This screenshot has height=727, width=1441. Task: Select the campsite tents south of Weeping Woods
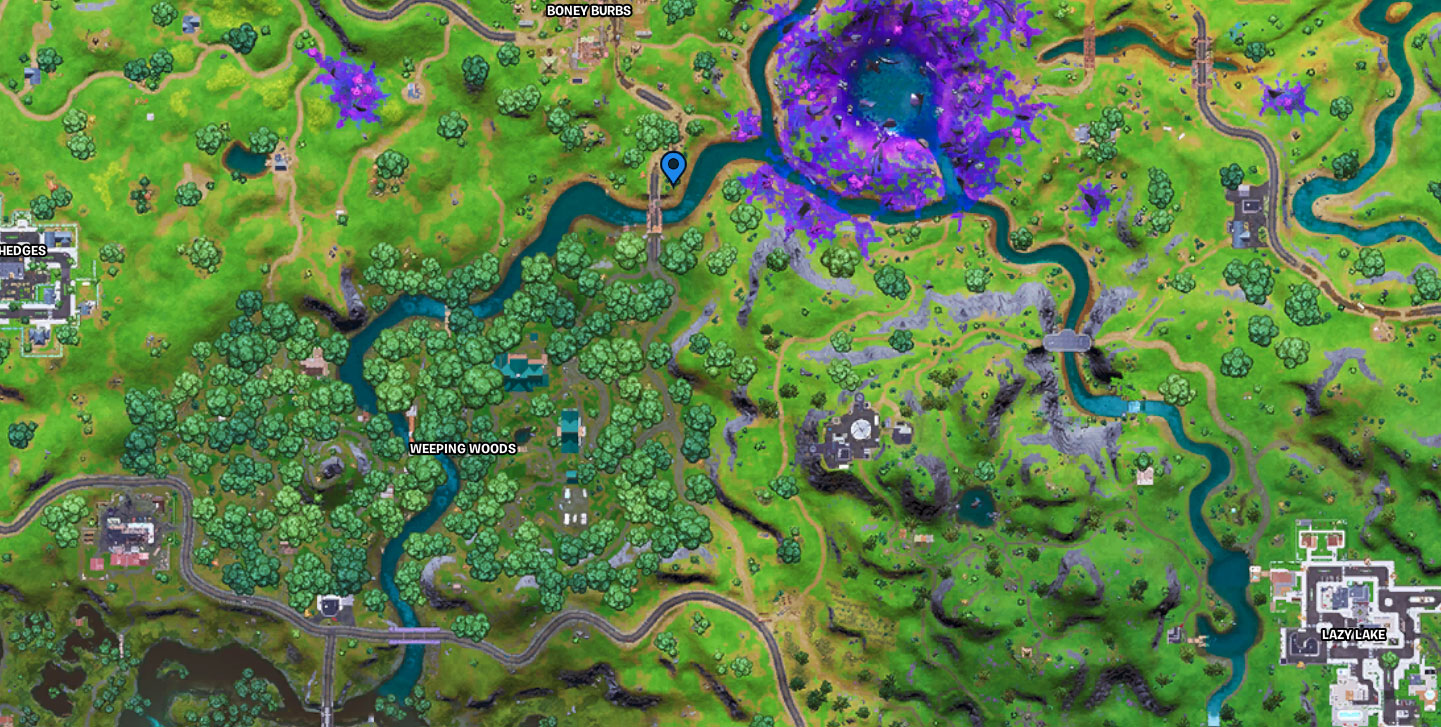coord(575,518)
